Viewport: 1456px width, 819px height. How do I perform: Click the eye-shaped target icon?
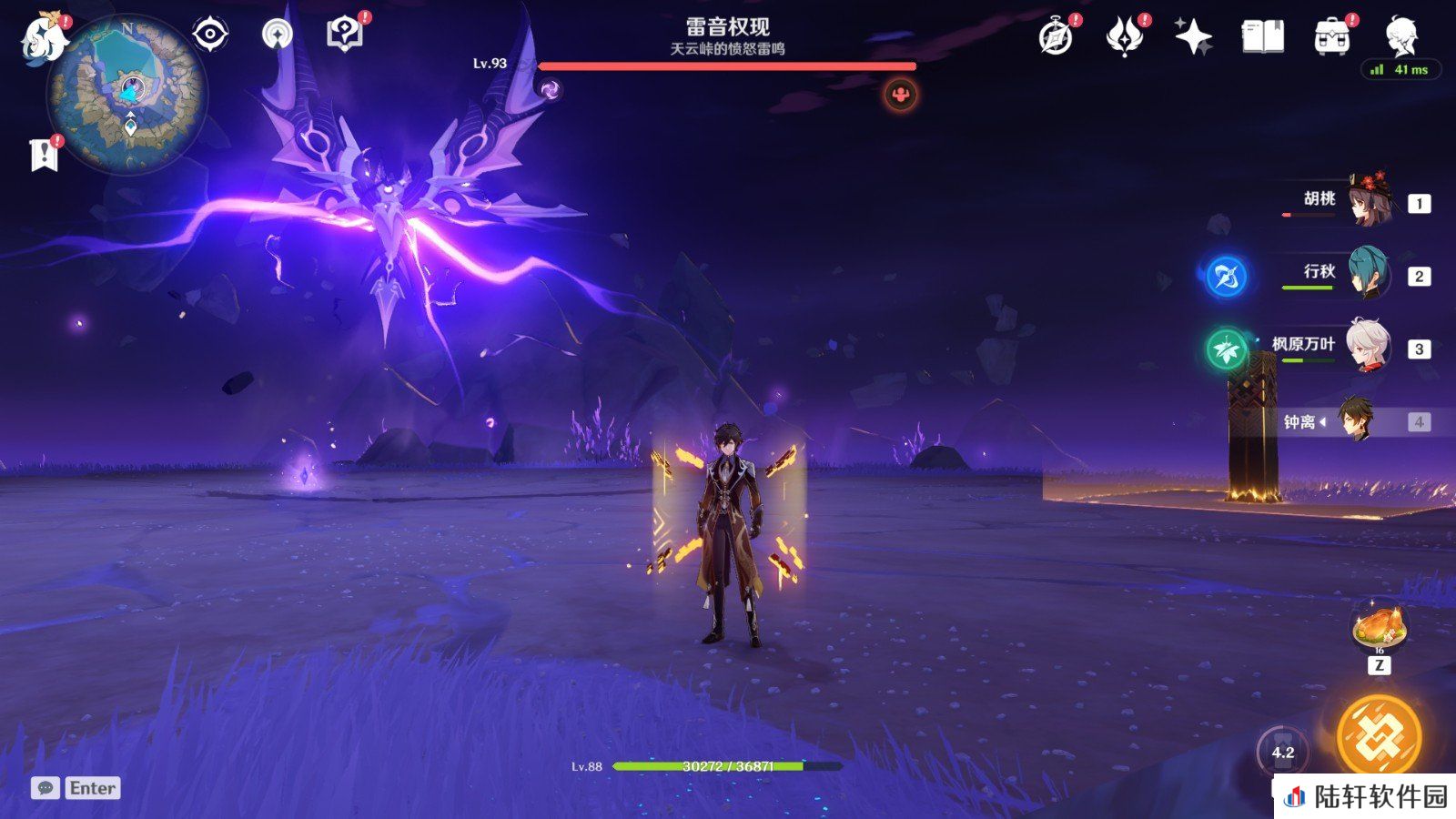[210, 35]
